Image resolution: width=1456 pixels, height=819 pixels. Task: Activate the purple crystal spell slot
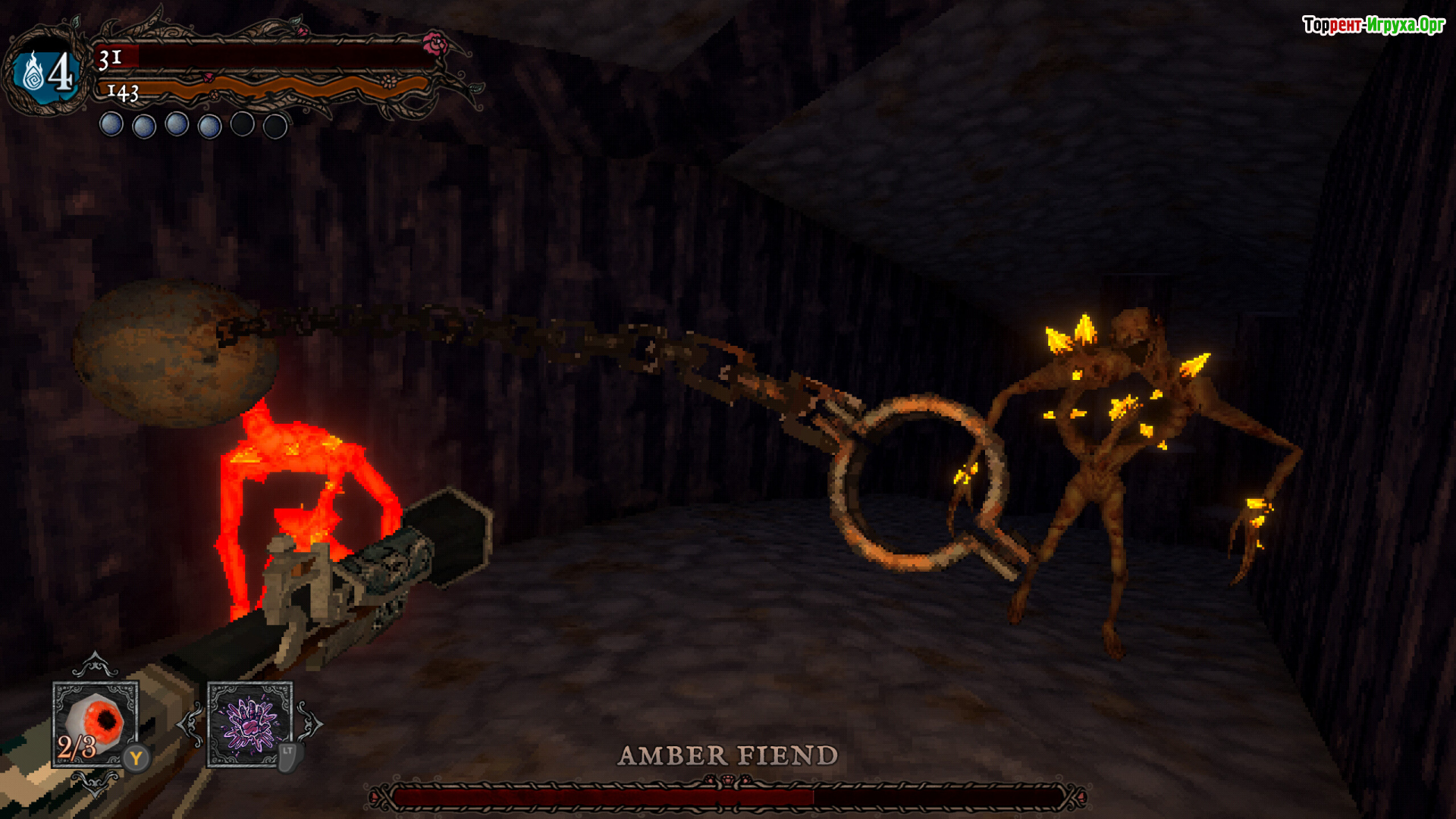coord(249,723)
